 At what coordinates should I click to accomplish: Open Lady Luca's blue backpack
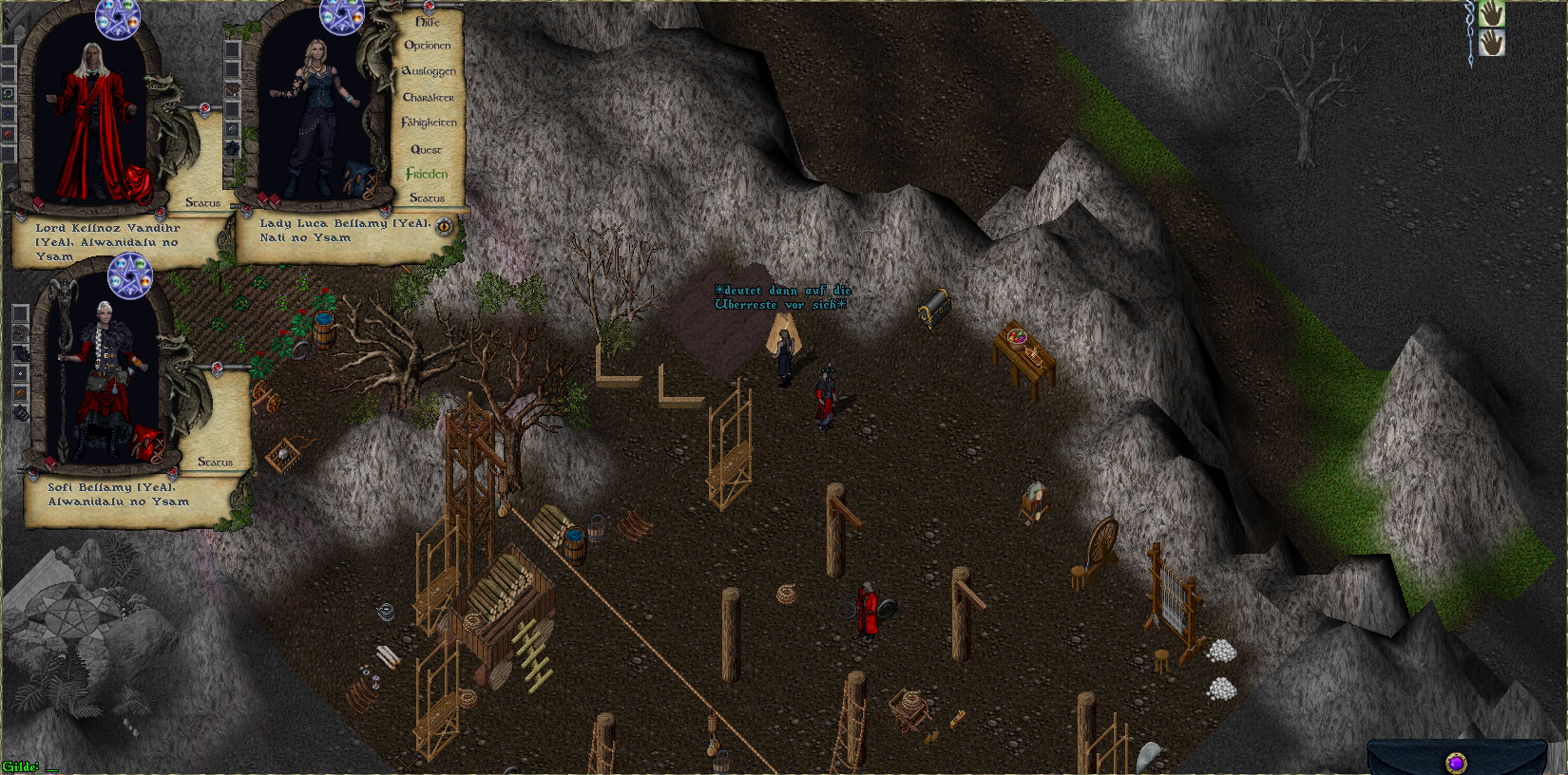(359, 179)
